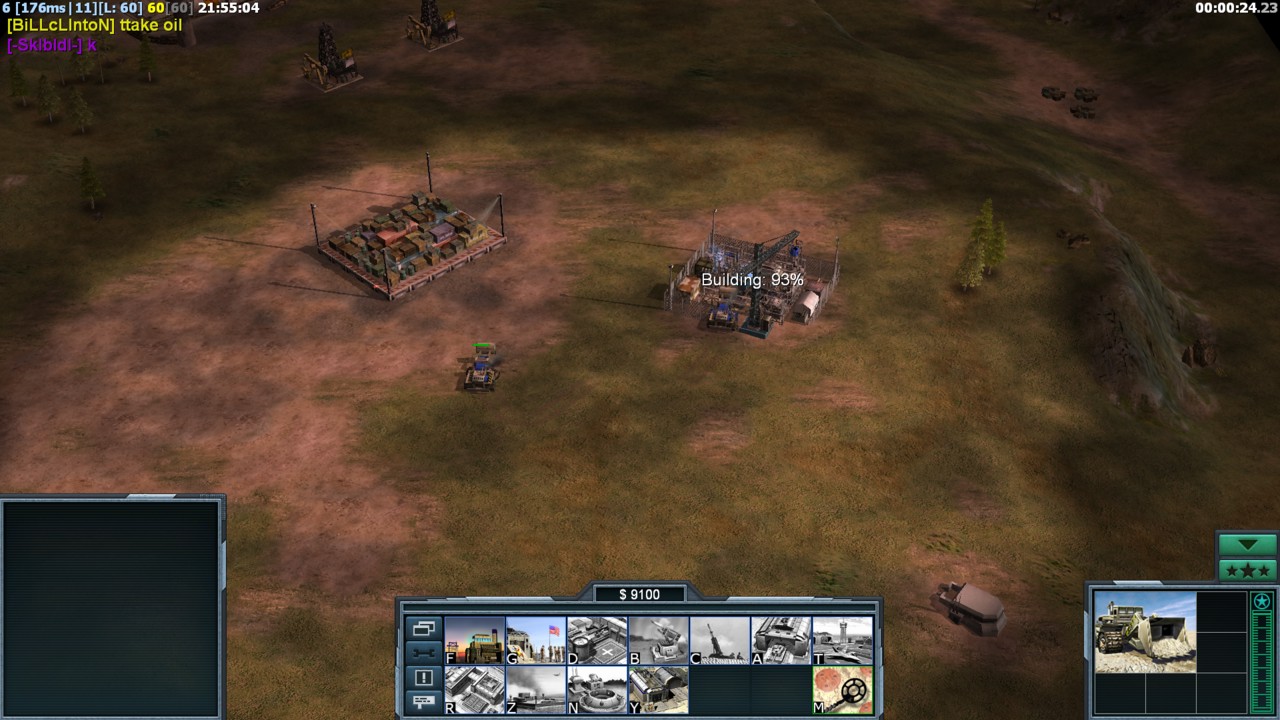The width and height of the screenshot is (1280, 720).
Task: Build the Airfield with control tower icon
Action: click(x=842, y=640)
